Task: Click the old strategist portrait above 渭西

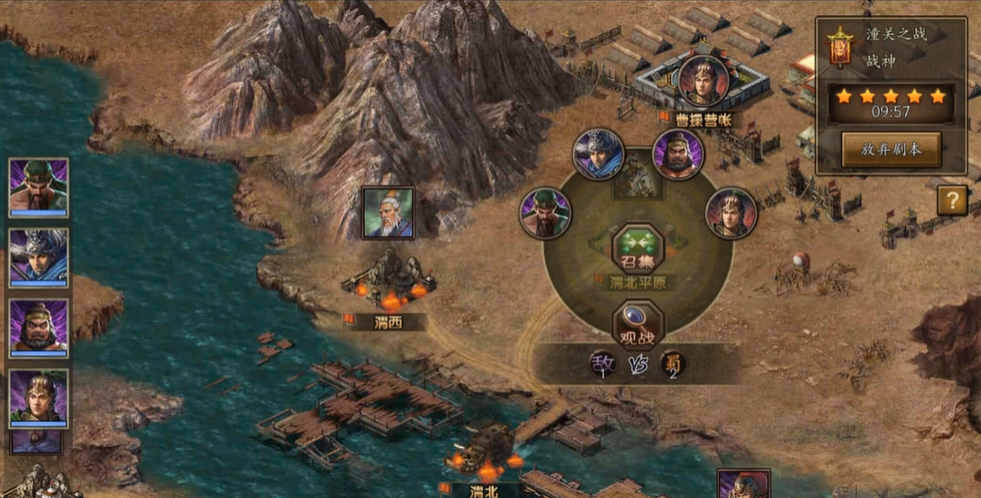Action: [x=388, y=213]
